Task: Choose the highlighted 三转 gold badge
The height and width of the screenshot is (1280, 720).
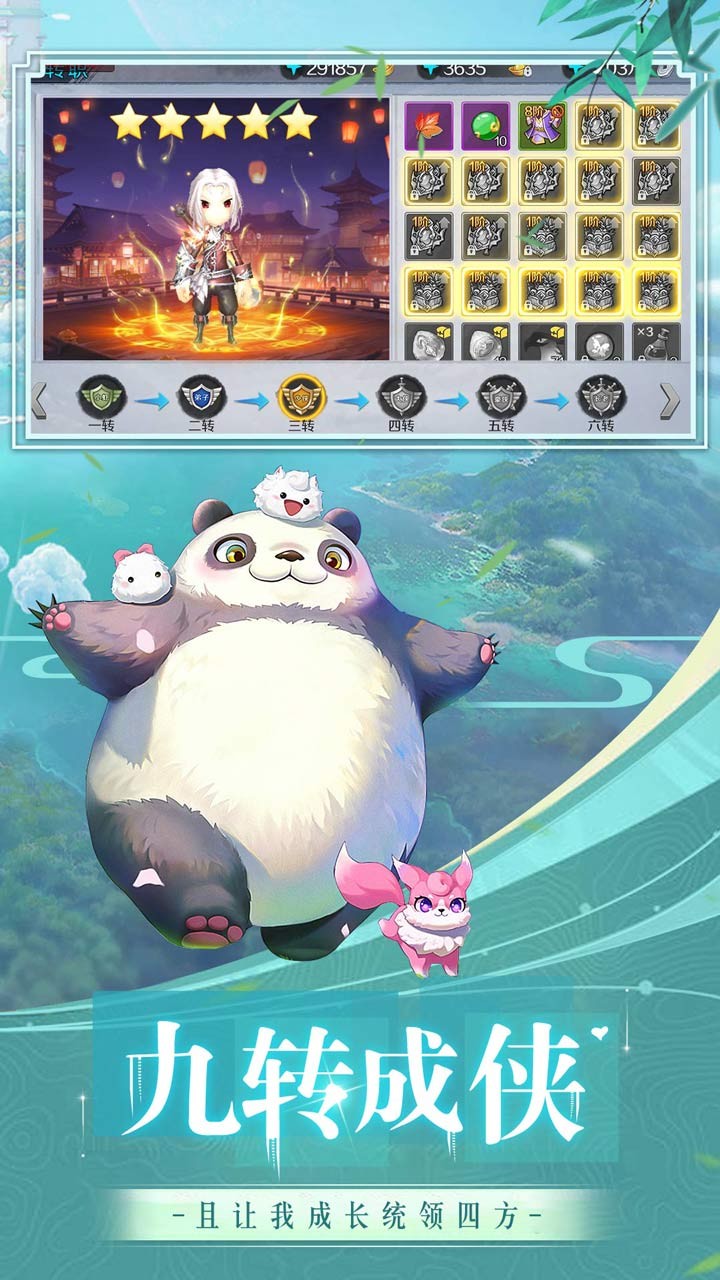Action: click(x=301, y=397)
